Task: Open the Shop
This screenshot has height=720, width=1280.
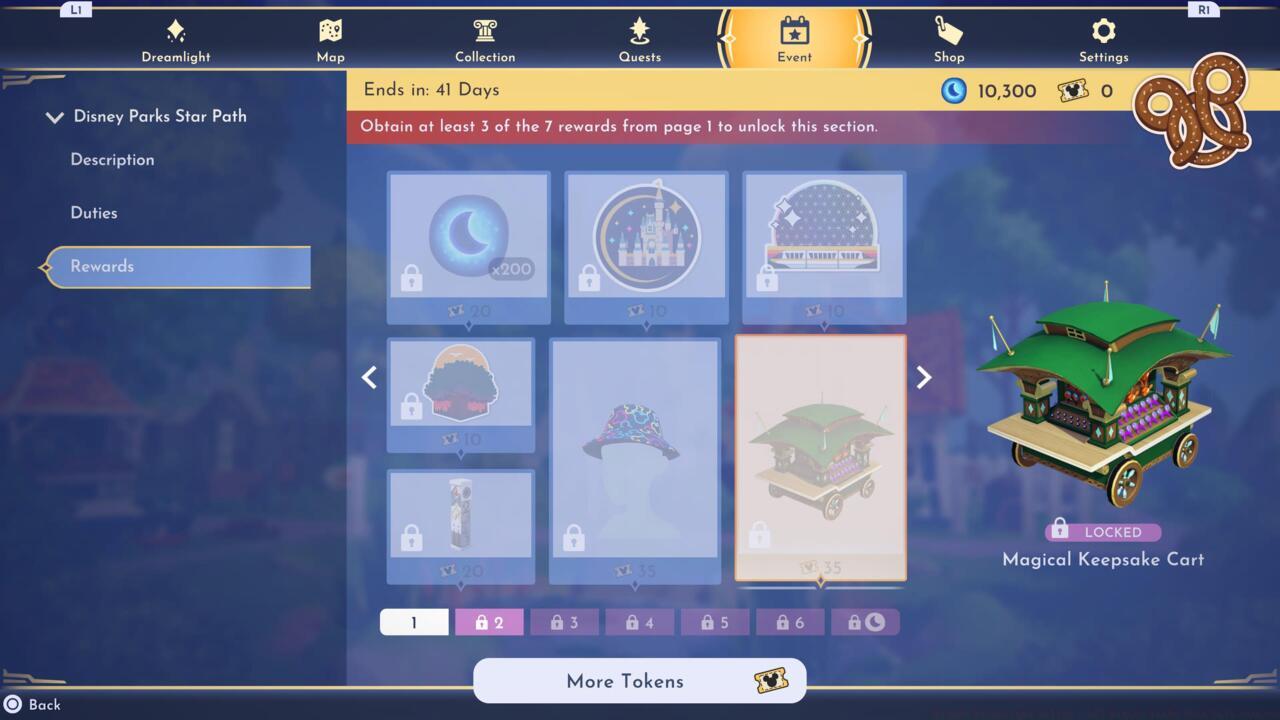Action: (948, 38)
